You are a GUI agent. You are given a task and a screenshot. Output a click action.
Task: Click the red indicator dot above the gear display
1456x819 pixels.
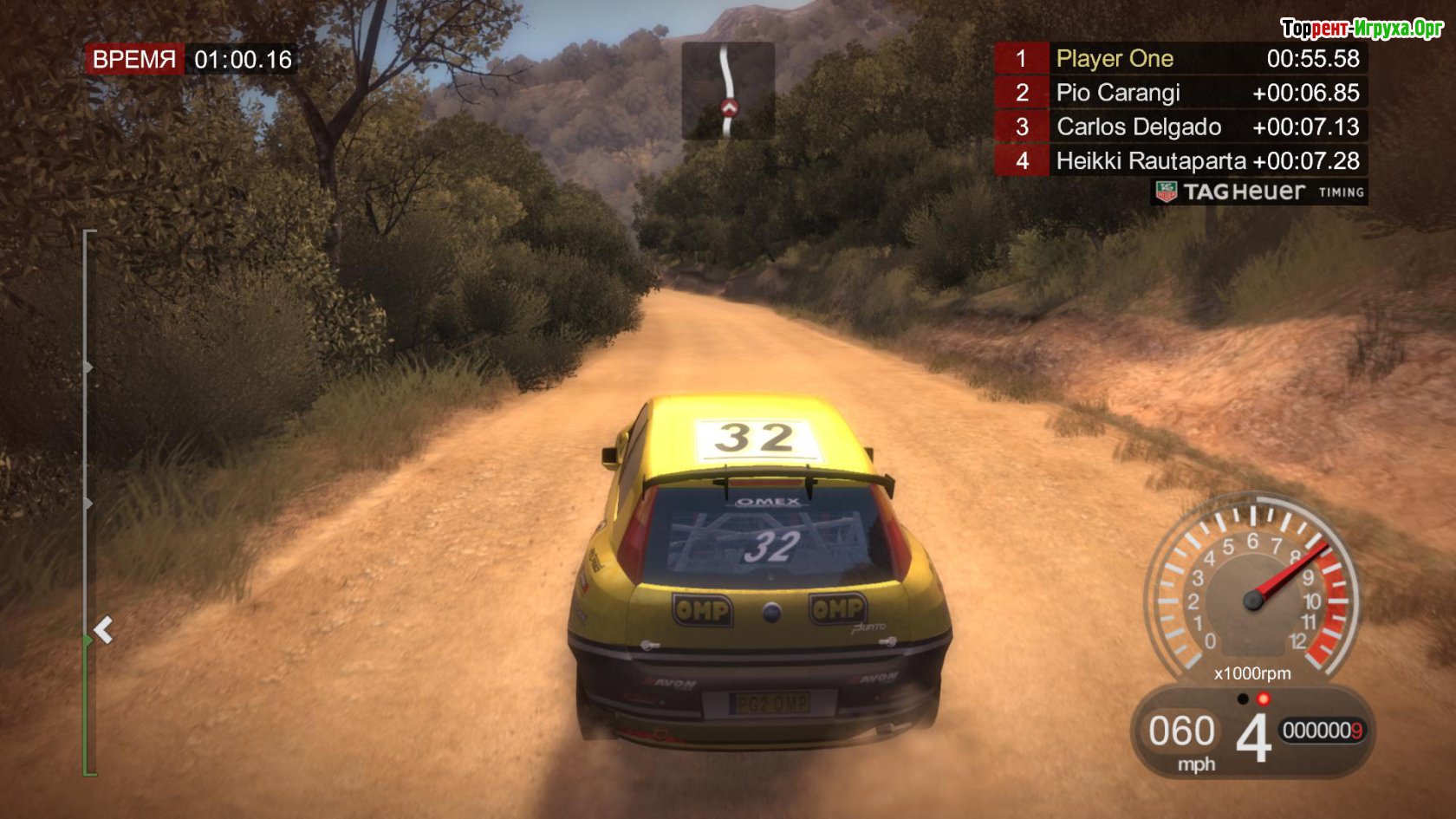1264,698
